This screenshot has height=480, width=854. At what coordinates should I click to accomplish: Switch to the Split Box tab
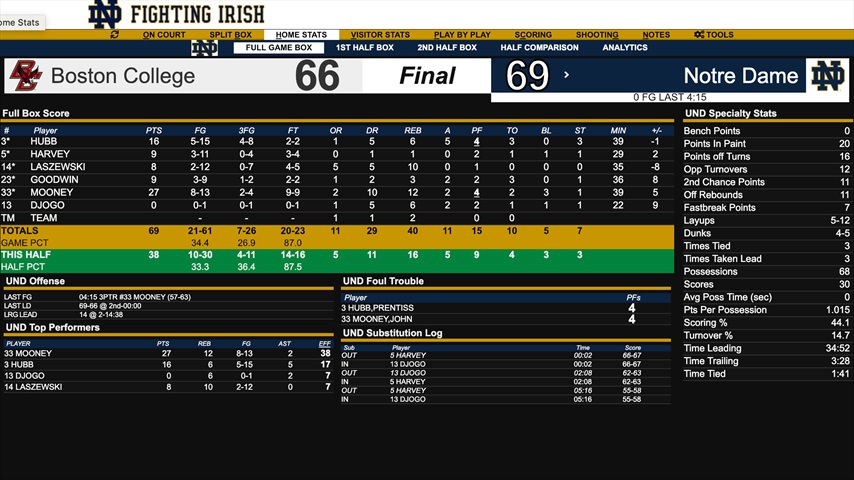pos(230,35)
